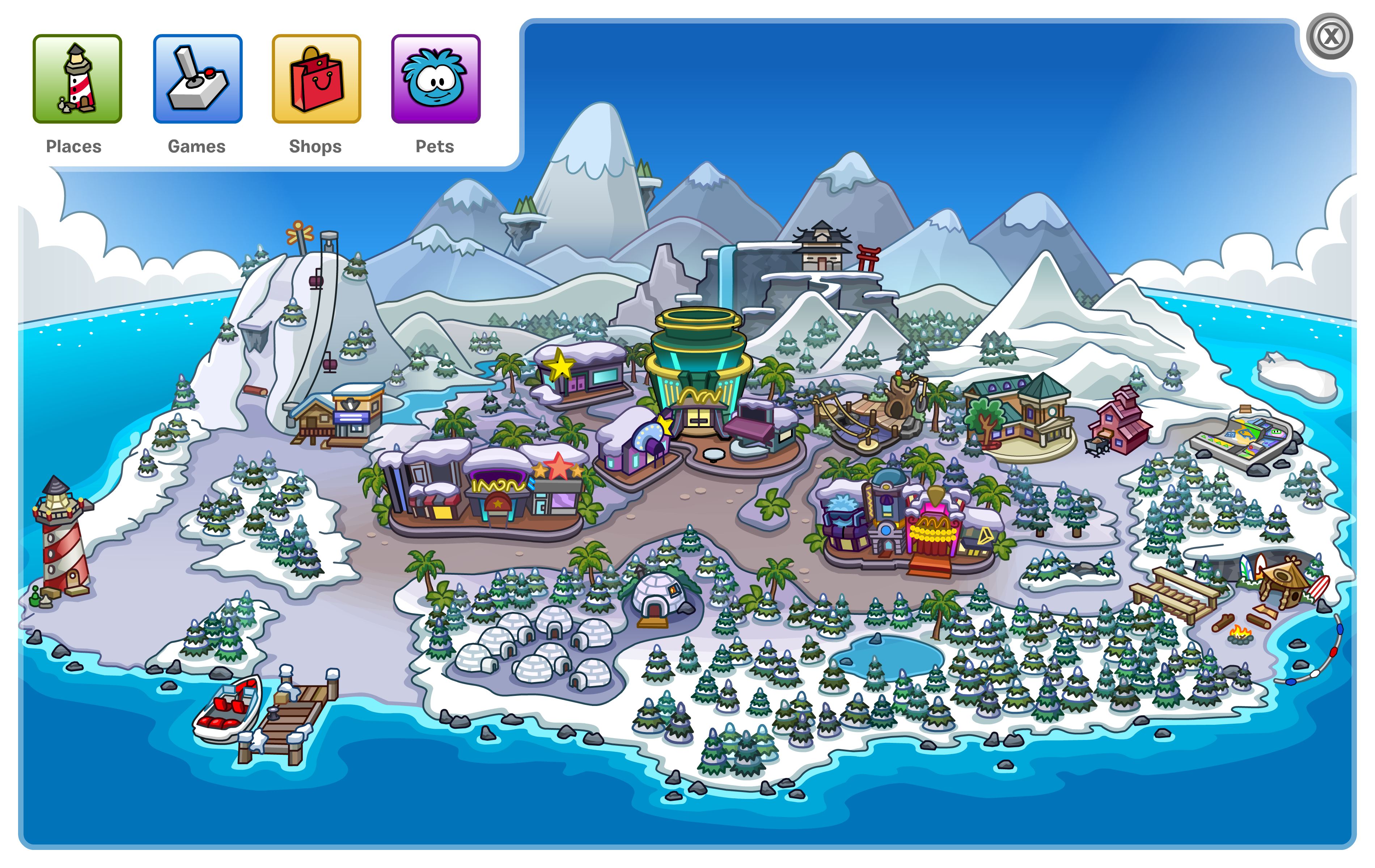Close the island map

(1330, 38)
